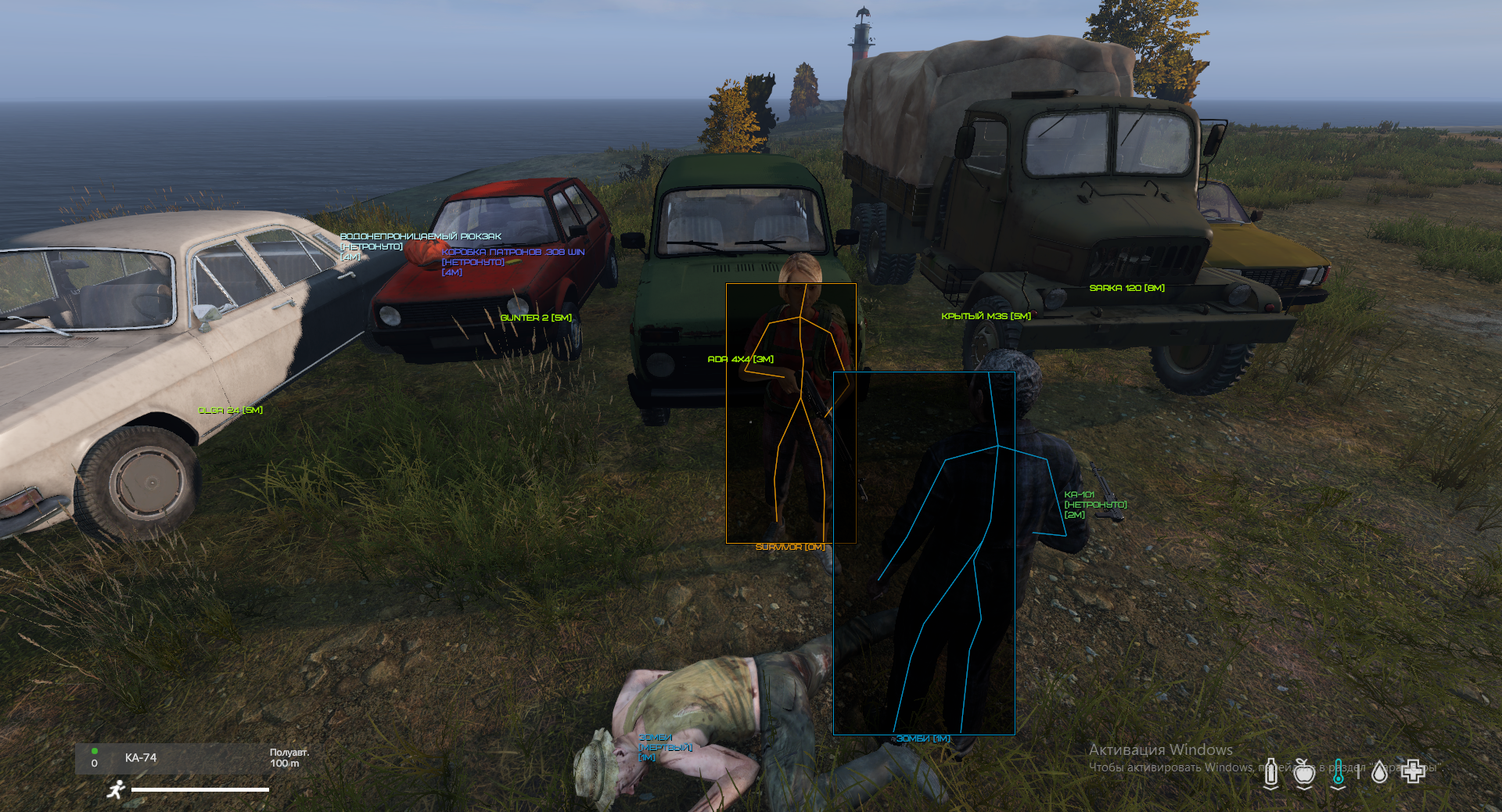Select the apple food status icon
This screenshot has width=1502, height=812.
[1303, 771]
